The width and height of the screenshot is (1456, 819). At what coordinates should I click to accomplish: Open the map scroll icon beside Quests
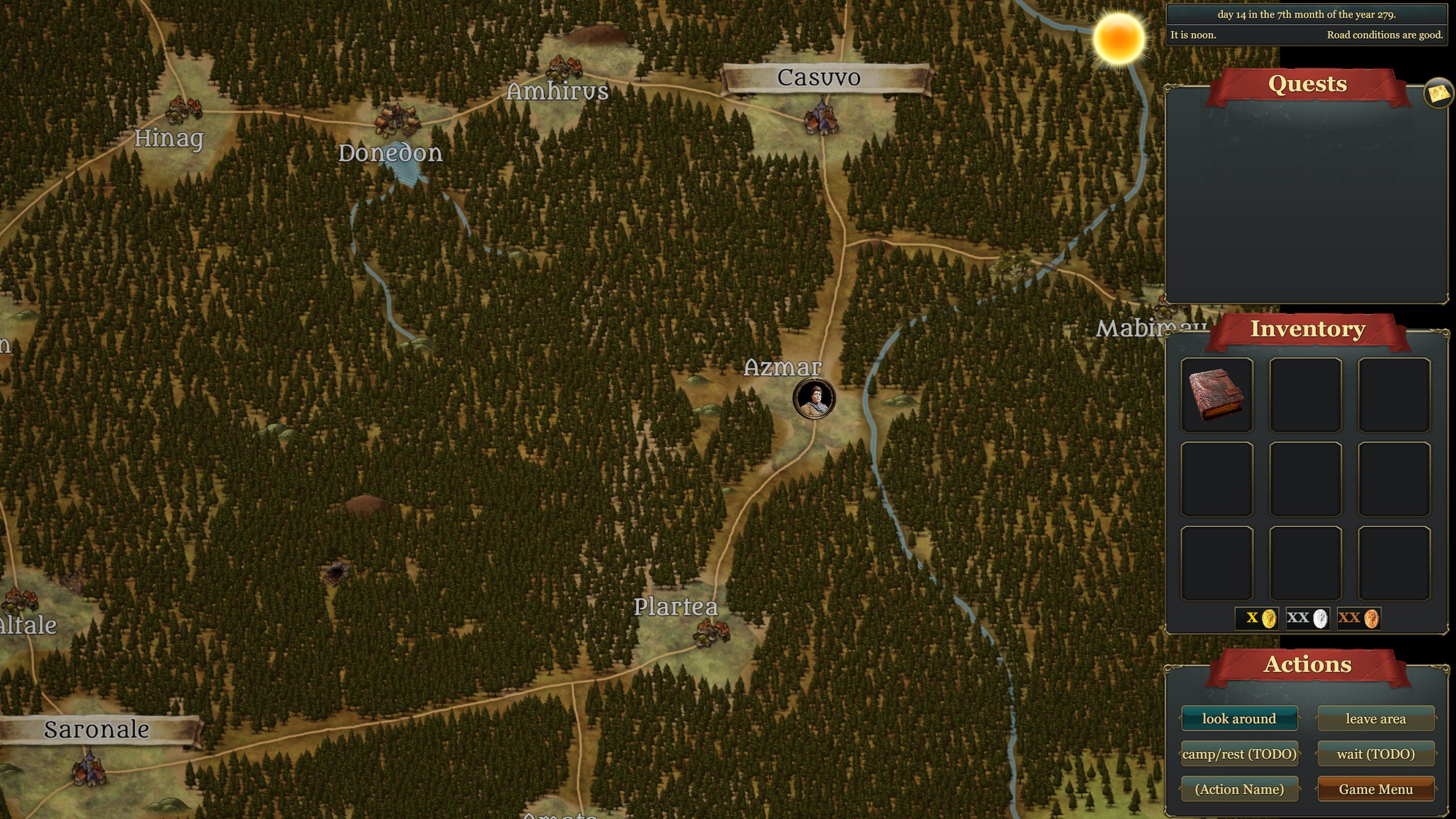tap(1438, 94)
